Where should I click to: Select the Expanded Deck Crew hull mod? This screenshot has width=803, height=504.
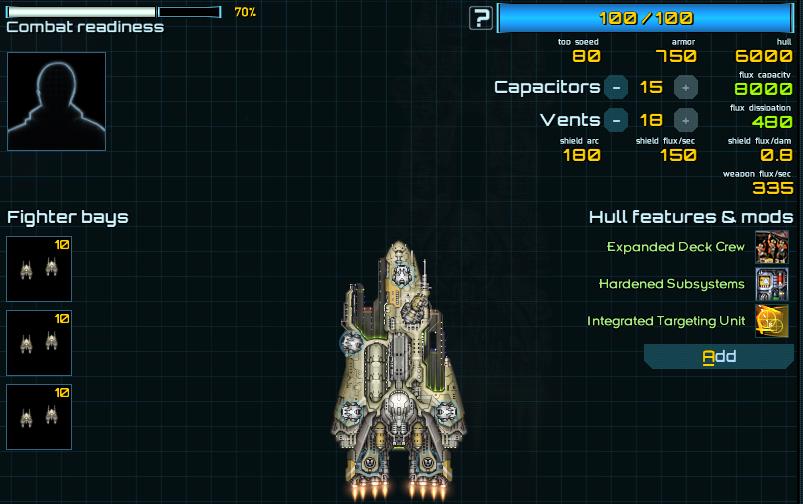pyautogui.click(x=771, y=247)
